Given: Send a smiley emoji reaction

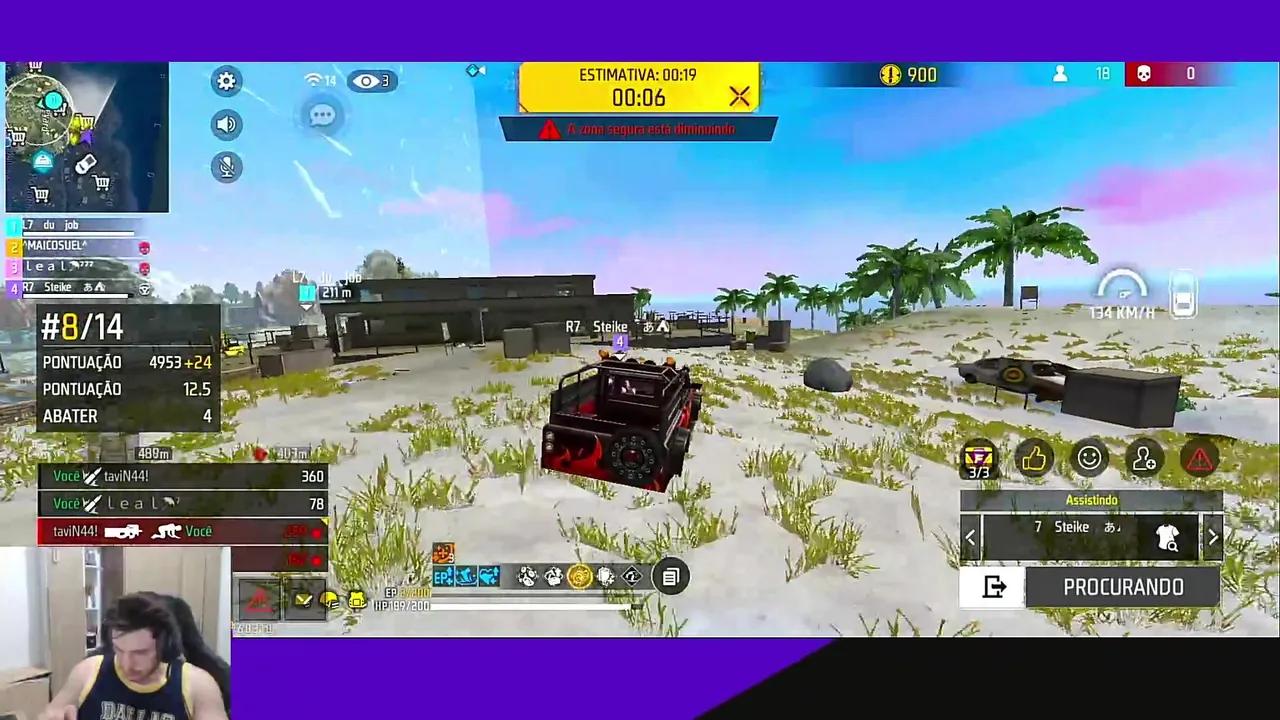Looking at the screenshot, I should pos(1089,458).
